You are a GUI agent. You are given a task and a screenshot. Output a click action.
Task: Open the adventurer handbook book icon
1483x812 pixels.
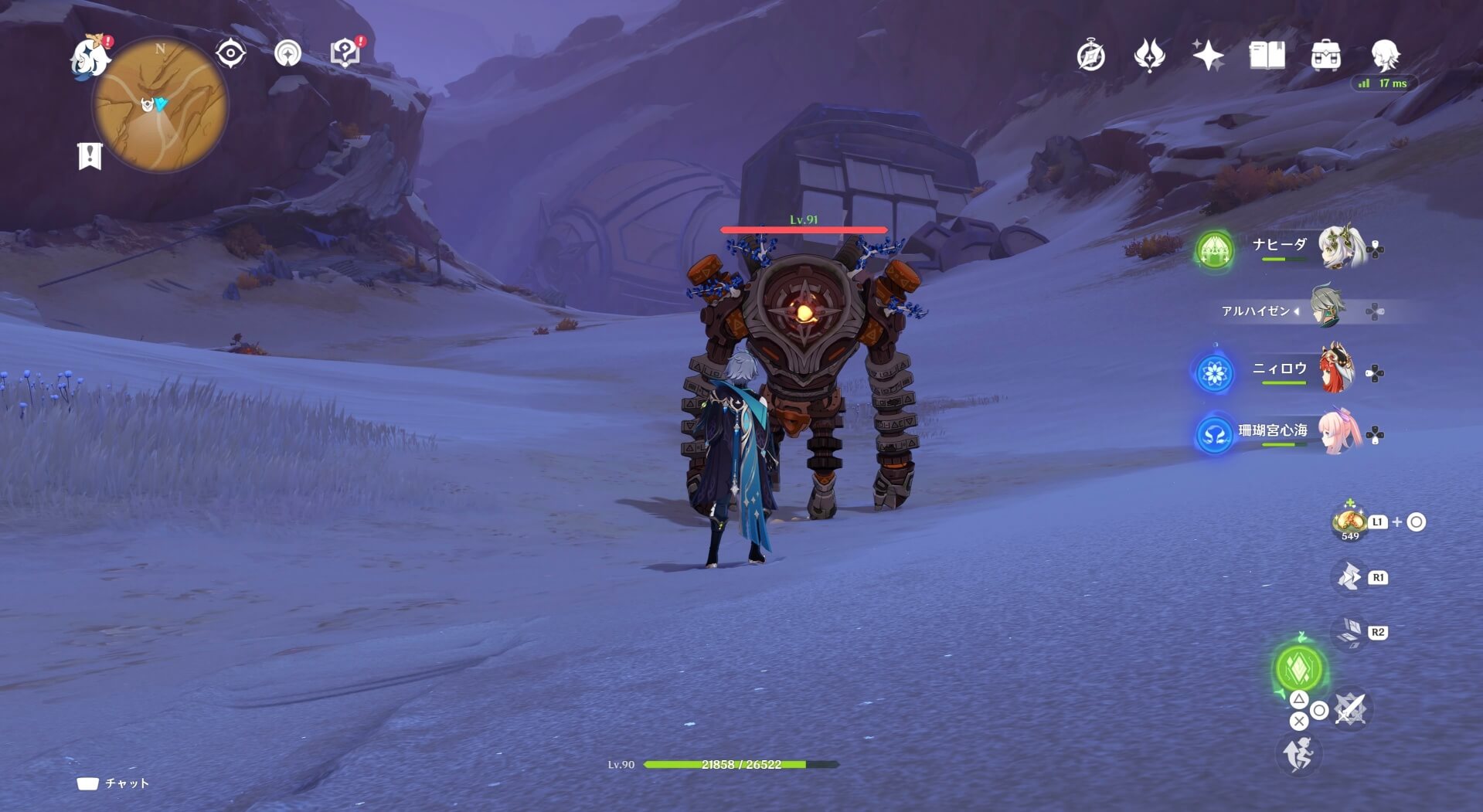click(1267, 56)
